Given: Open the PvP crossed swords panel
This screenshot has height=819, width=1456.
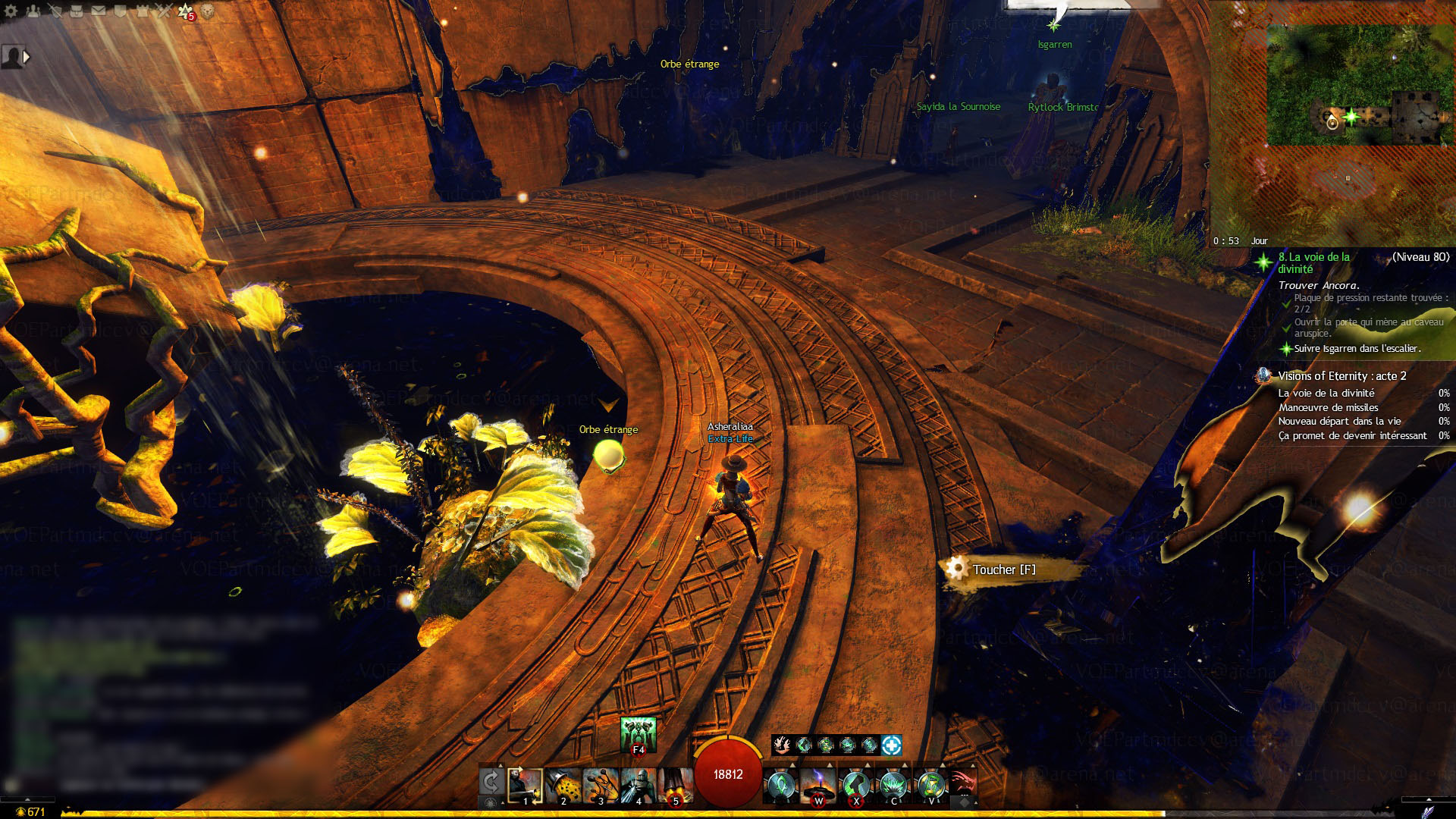Looking at the screenshot, I should tap(165, 11).
